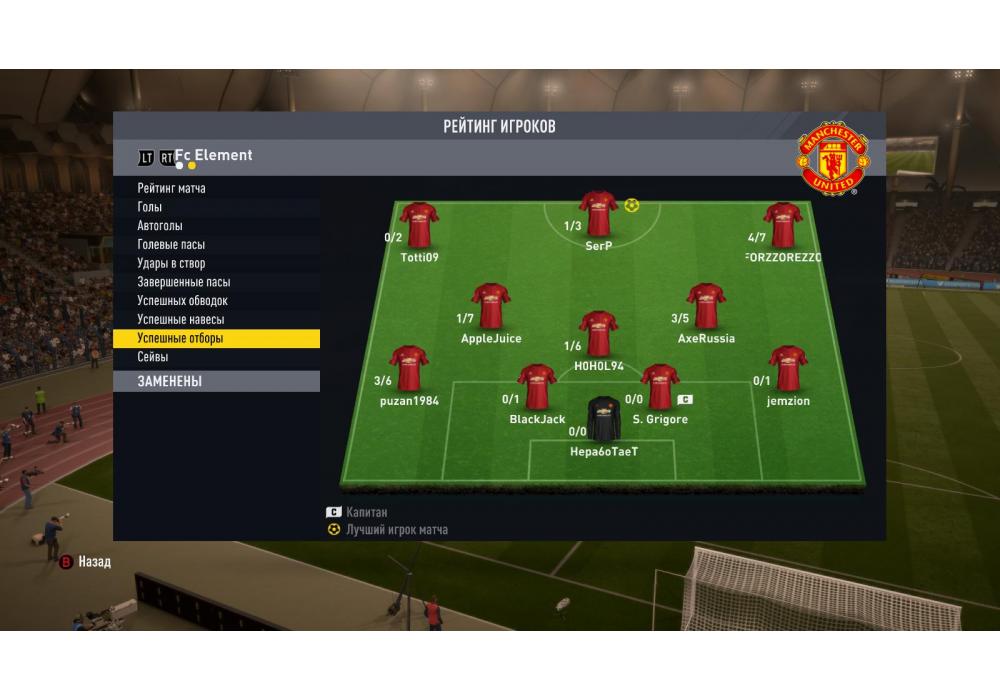Pick striker SerP on the formation
The width and height of the screenshot is (1000, 700).
(598, 214)
